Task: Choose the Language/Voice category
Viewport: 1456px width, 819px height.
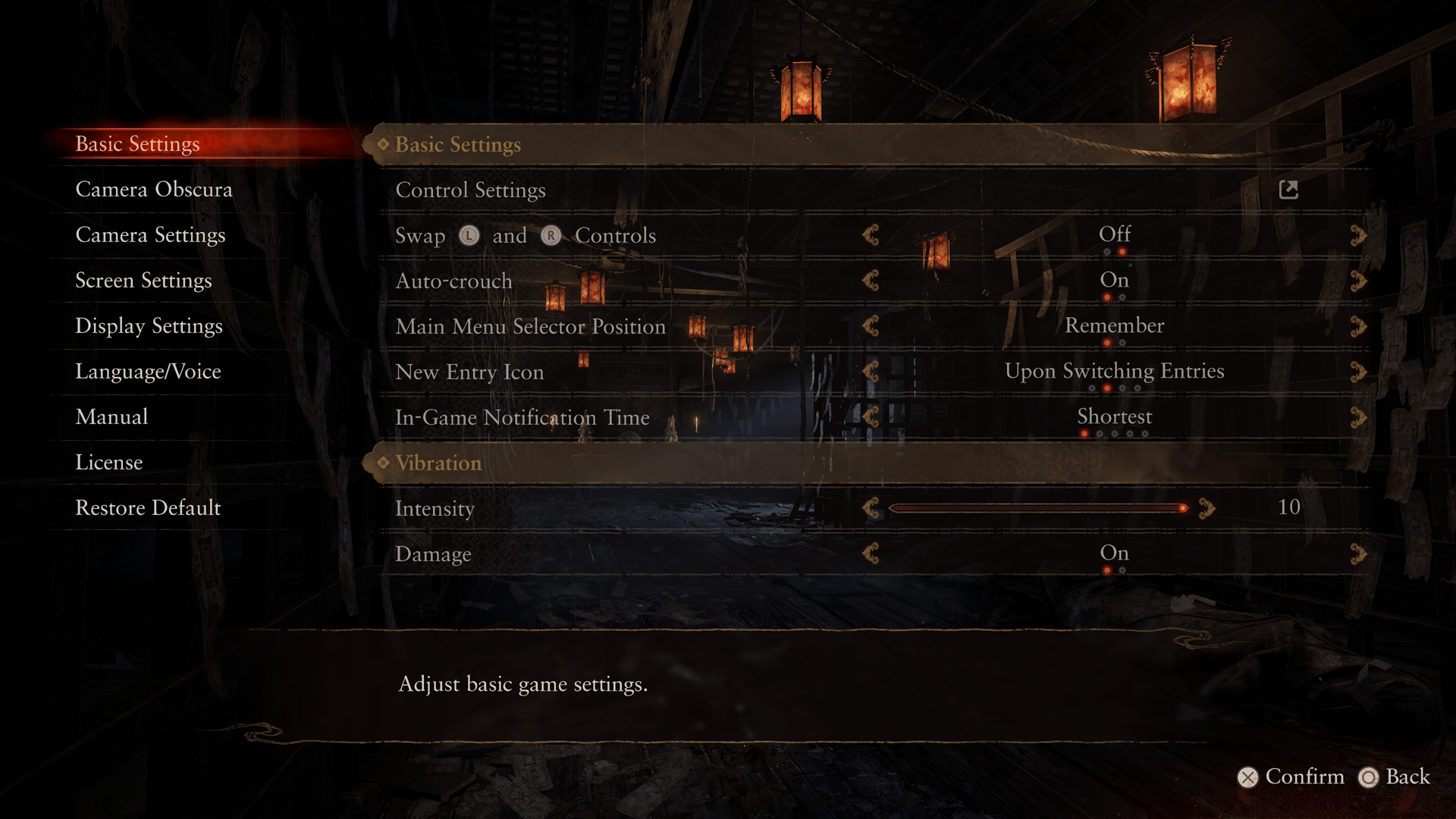Action: click(148, 372)
